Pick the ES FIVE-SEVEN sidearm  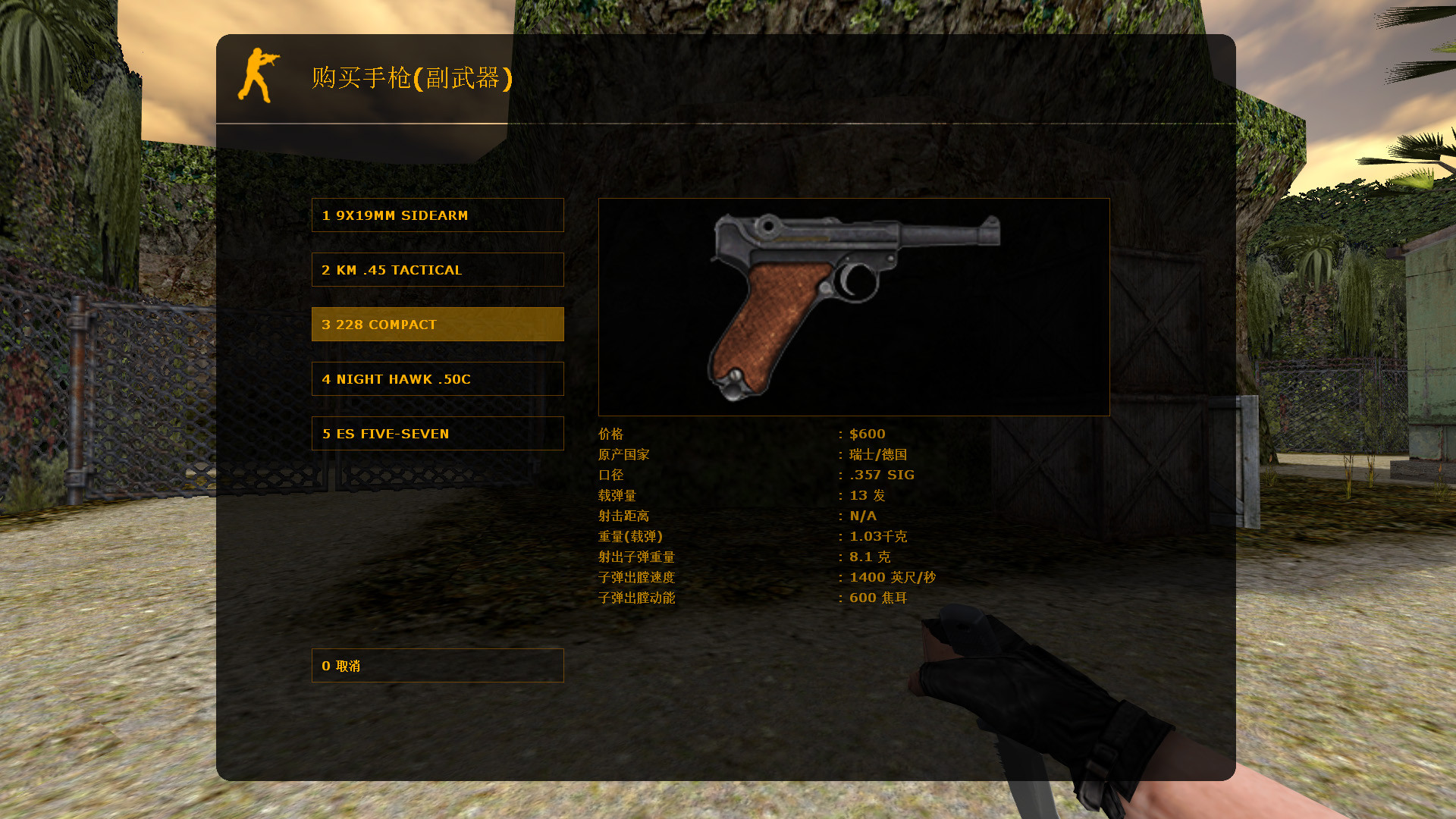point(438,433)
